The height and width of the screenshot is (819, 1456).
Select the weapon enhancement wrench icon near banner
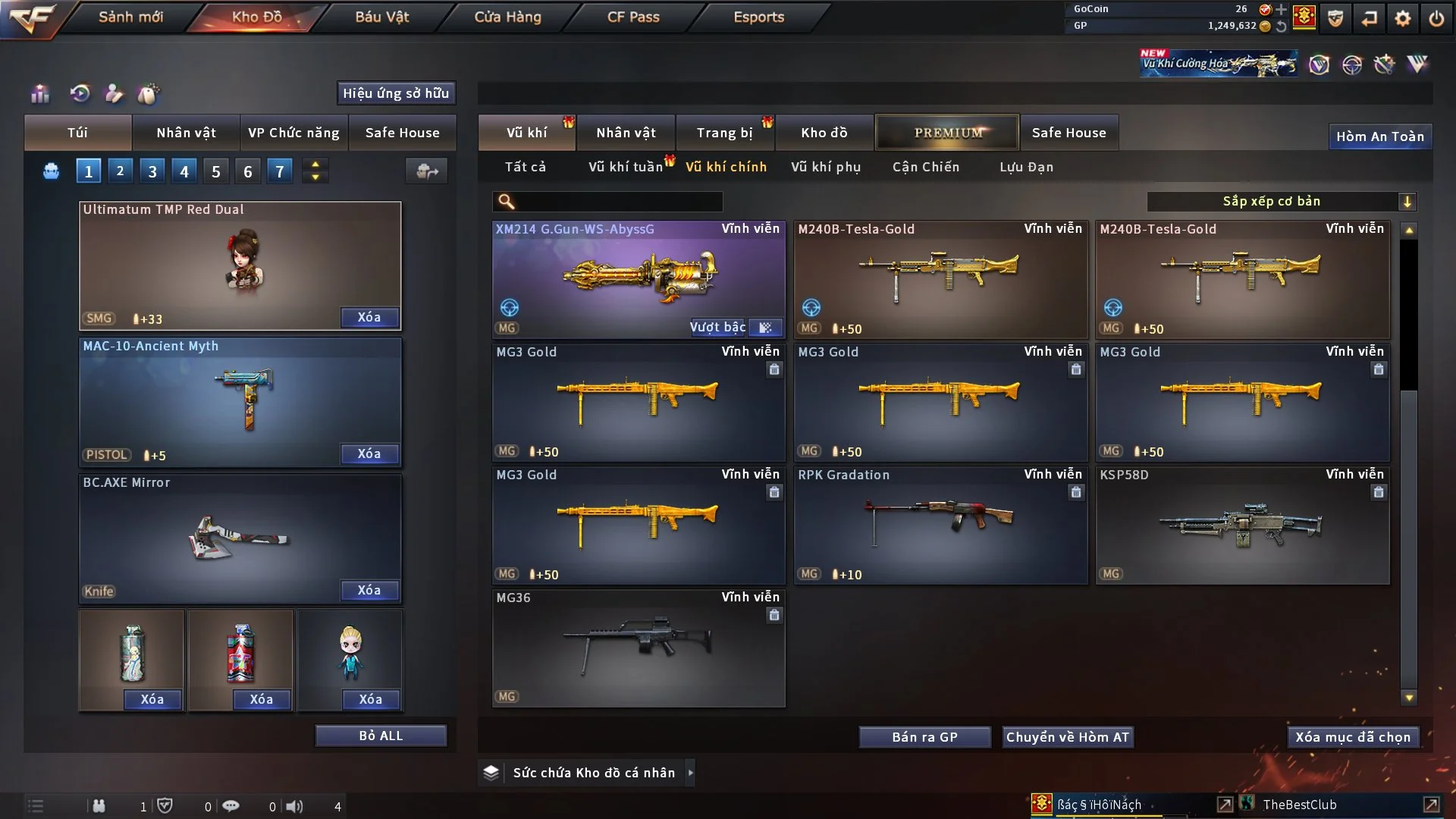pos(1385,64)
